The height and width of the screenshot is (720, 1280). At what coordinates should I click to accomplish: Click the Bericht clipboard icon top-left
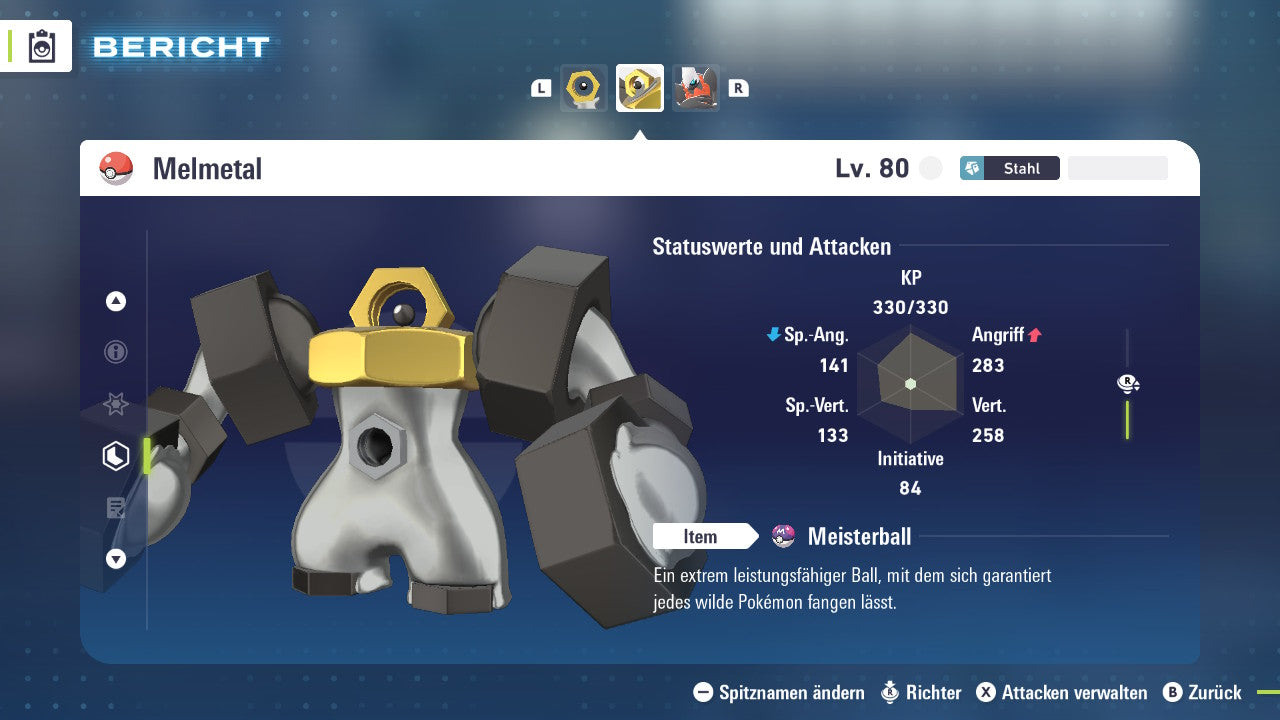pos(43,46)
